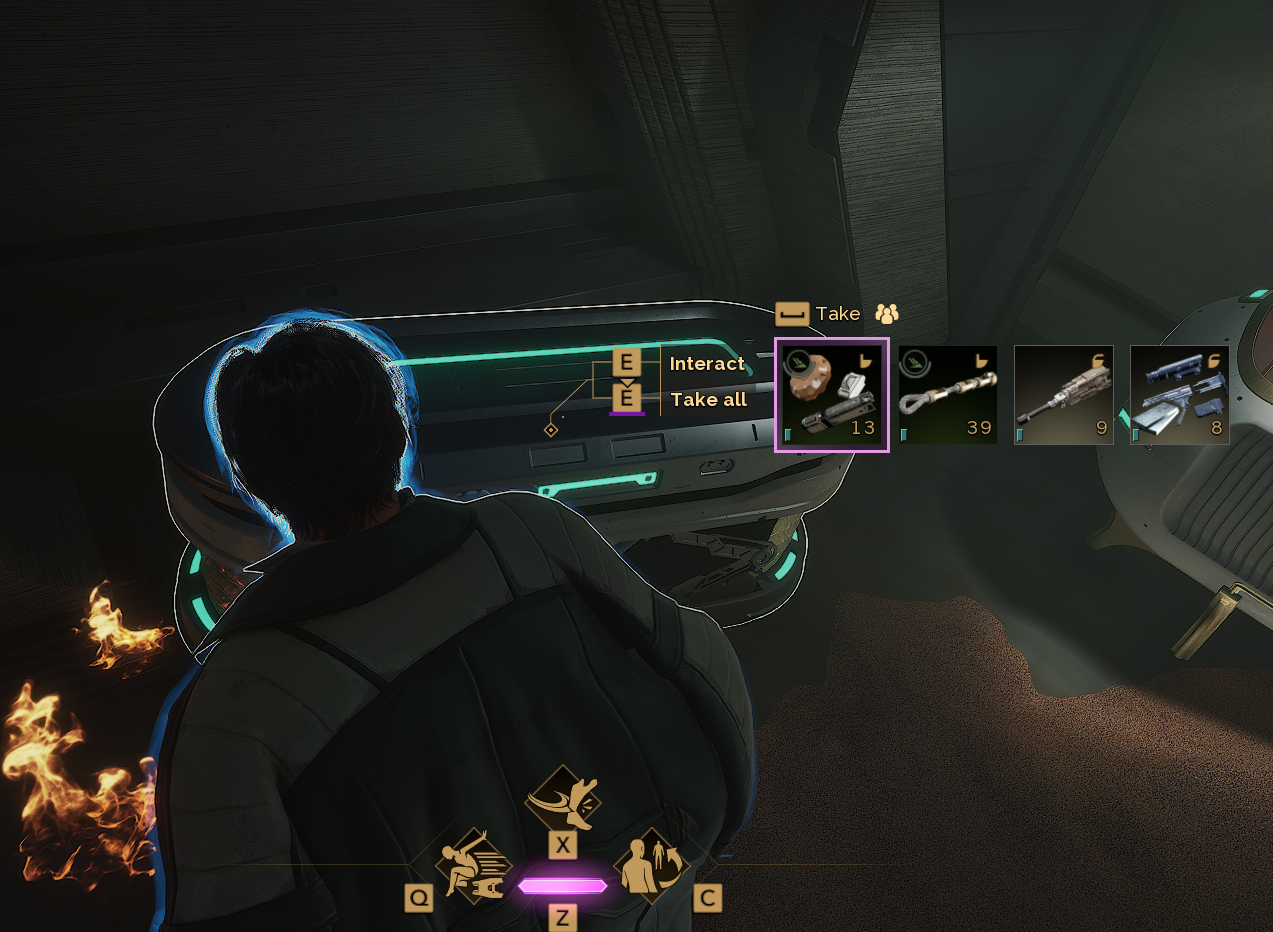Image resolution: width=1273 pixels, height=932 pixels.
Task: Take the cable item stack of 39
Action: coord(947,395)
